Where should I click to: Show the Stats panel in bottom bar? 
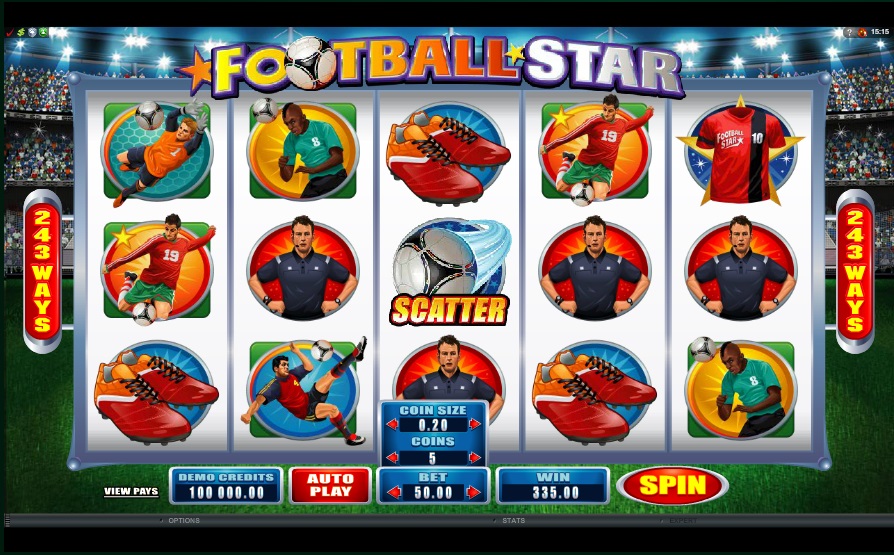click(513, 520)
